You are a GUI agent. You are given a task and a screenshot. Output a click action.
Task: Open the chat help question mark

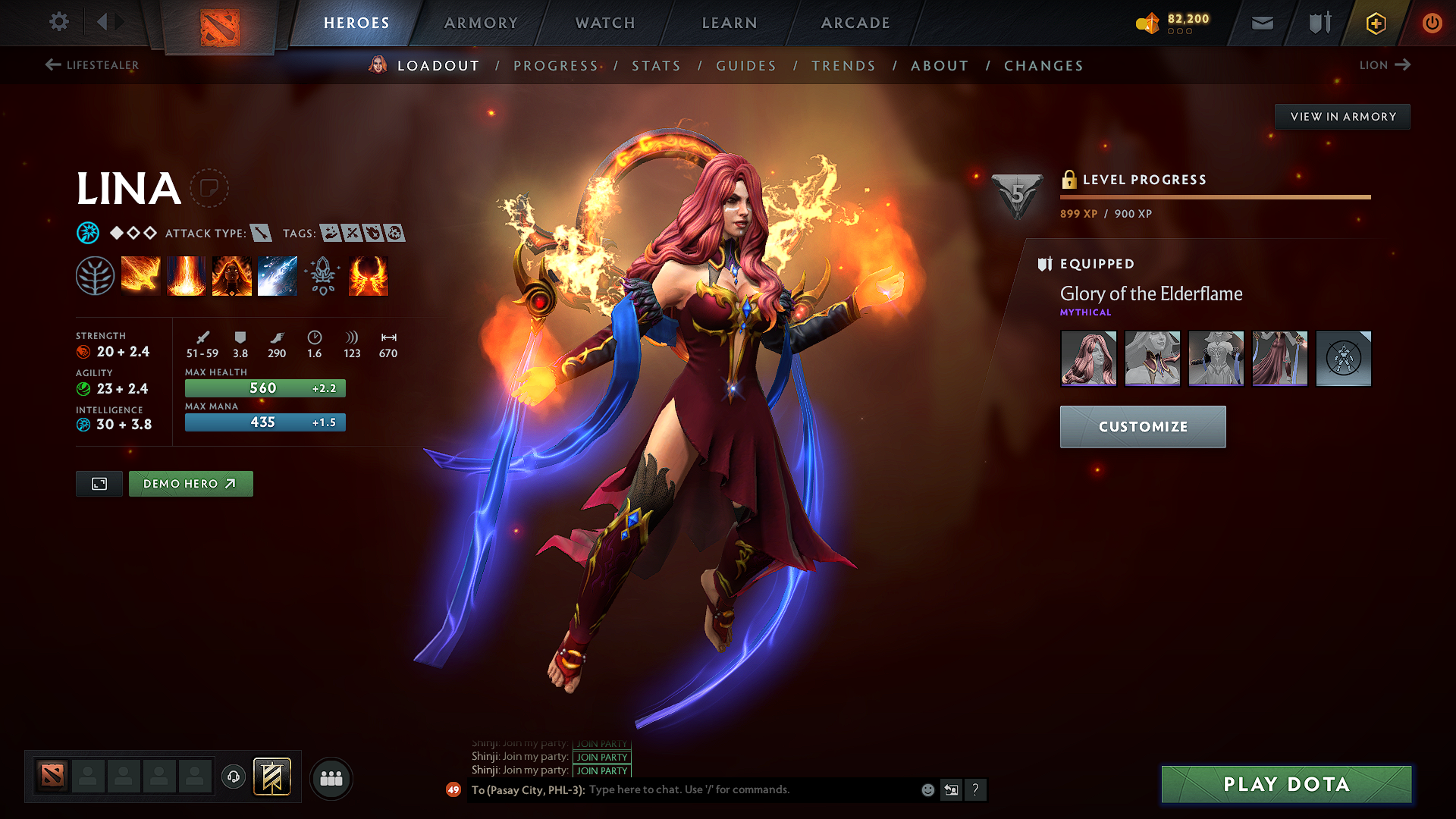976,789
